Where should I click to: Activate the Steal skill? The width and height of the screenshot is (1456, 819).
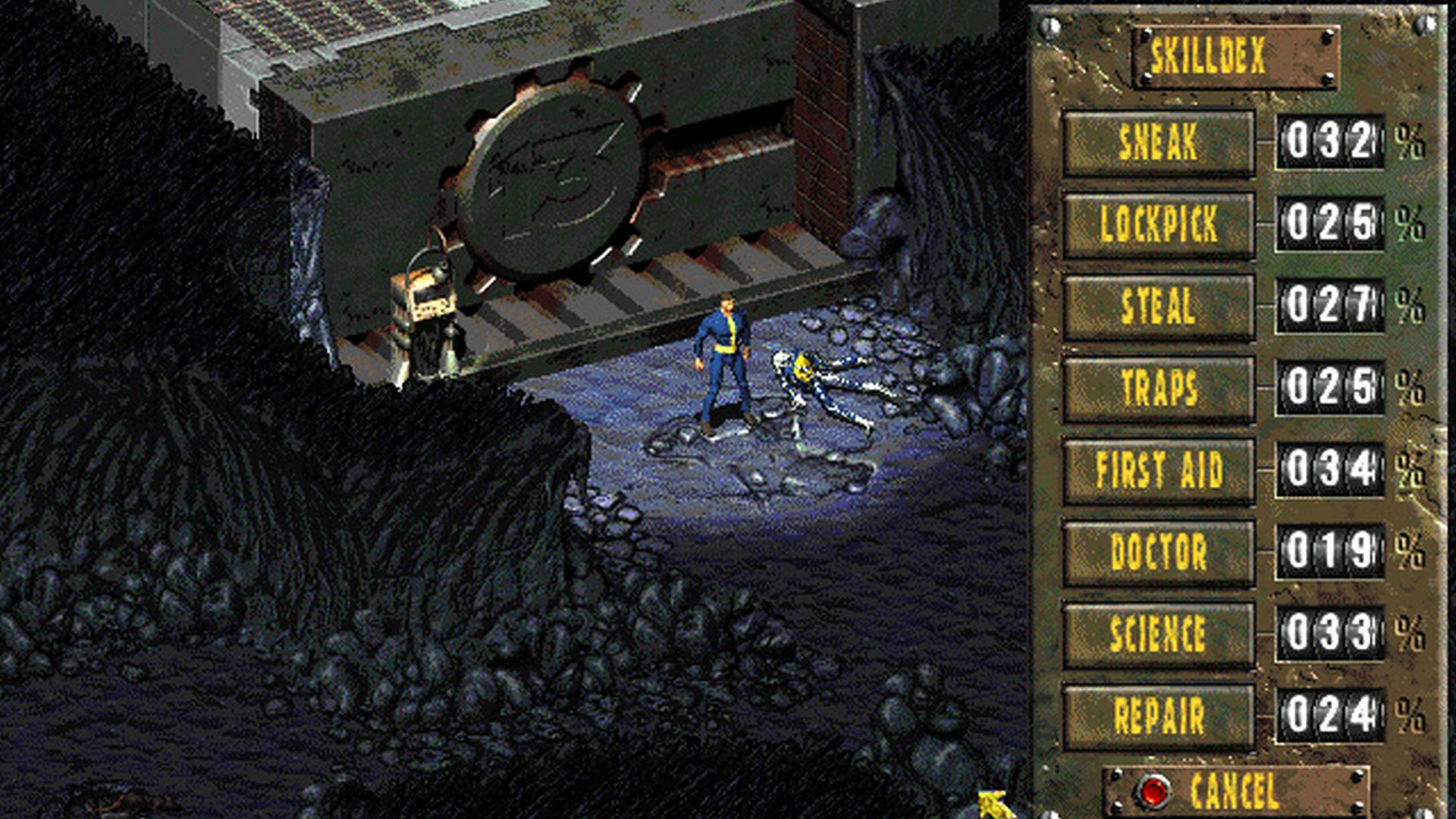coord(1159,307)
